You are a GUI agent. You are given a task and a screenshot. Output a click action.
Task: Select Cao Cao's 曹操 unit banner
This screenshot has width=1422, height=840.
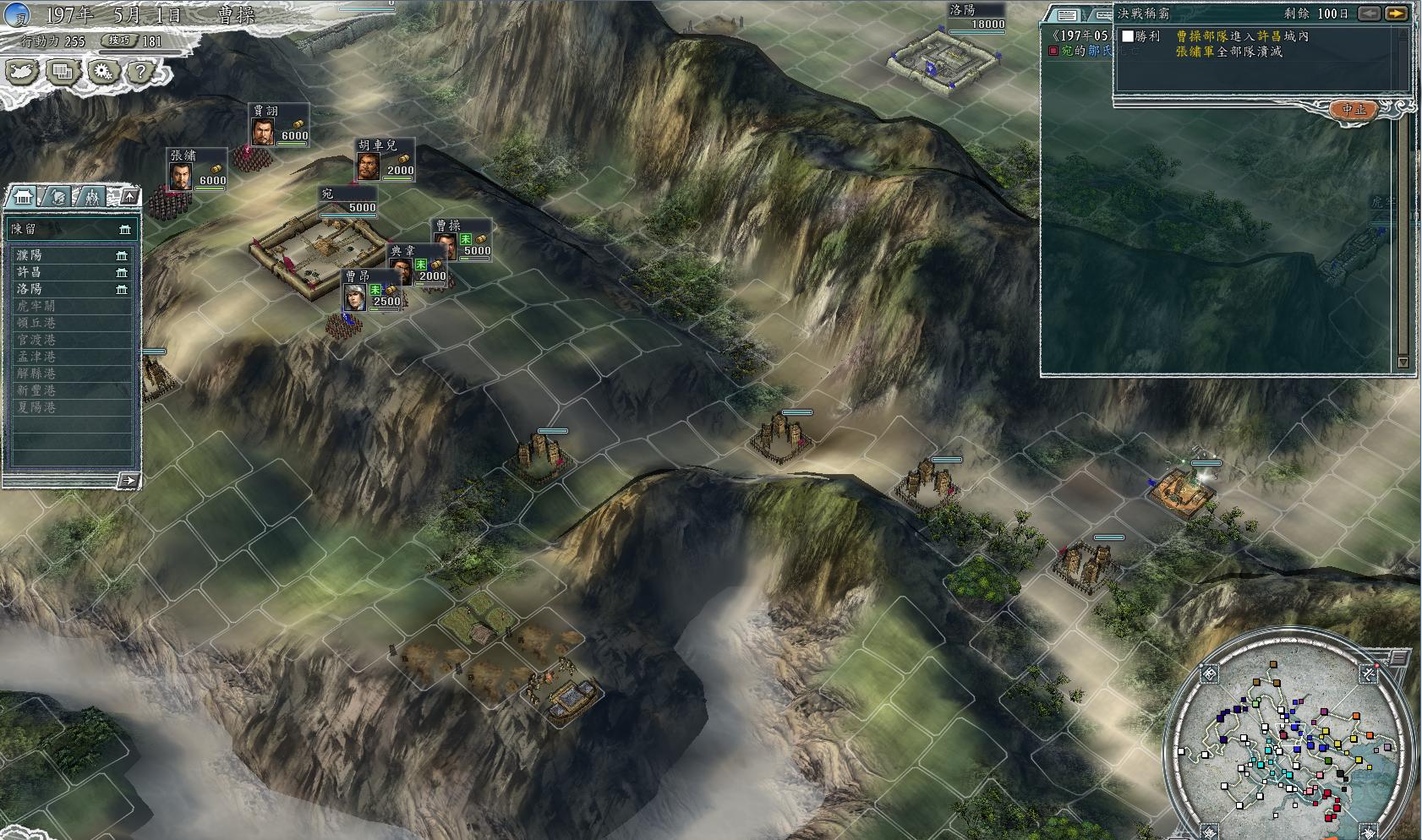[x=462, y=240]
